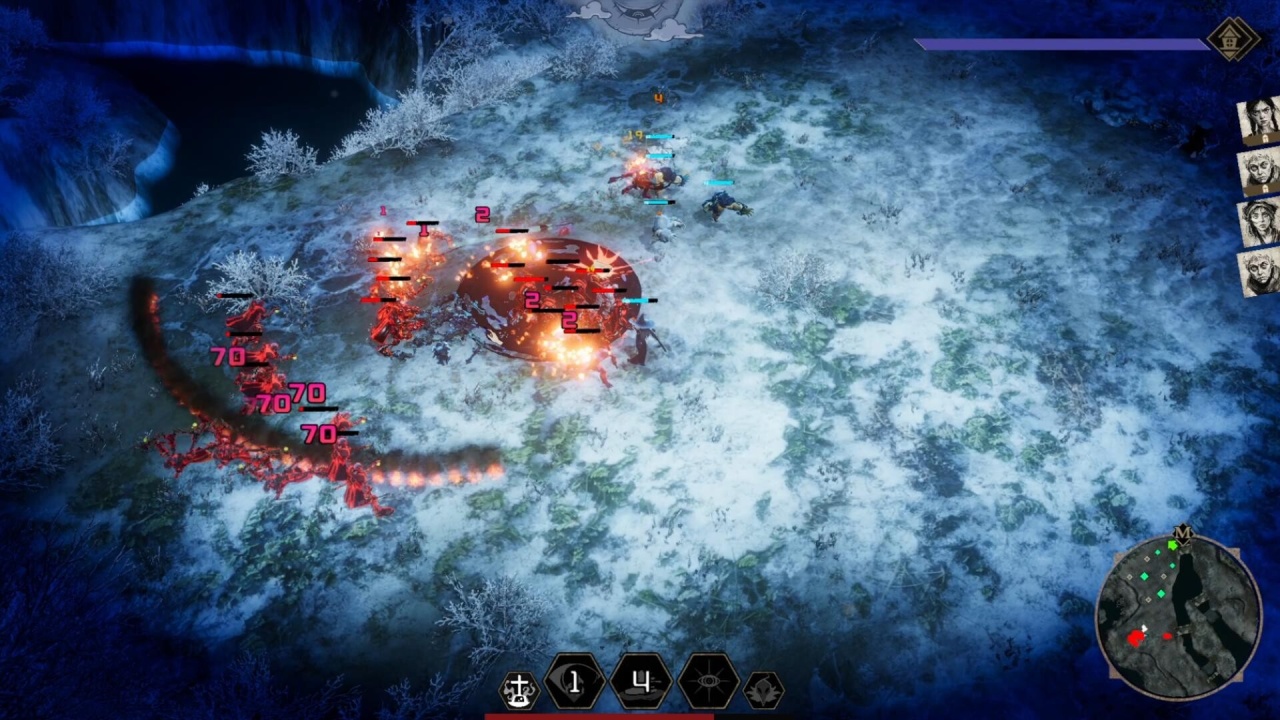Click the M map button atop the minimap

(x=1183, y=533)
